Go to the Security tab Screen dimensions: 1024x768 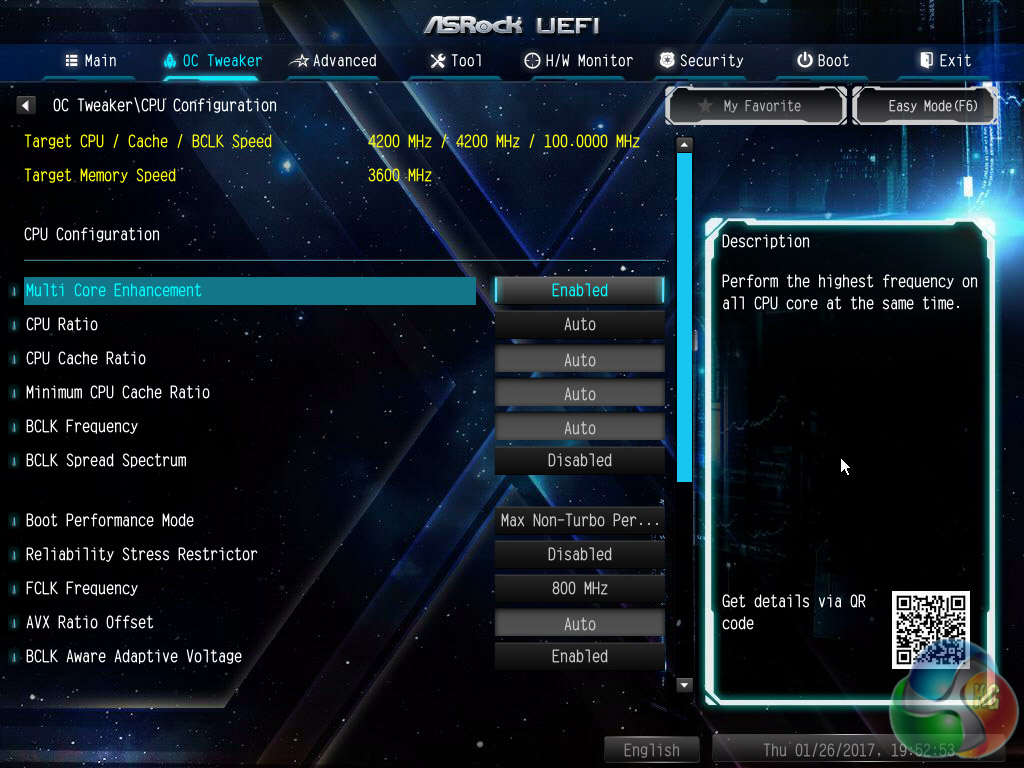point(701,61)
